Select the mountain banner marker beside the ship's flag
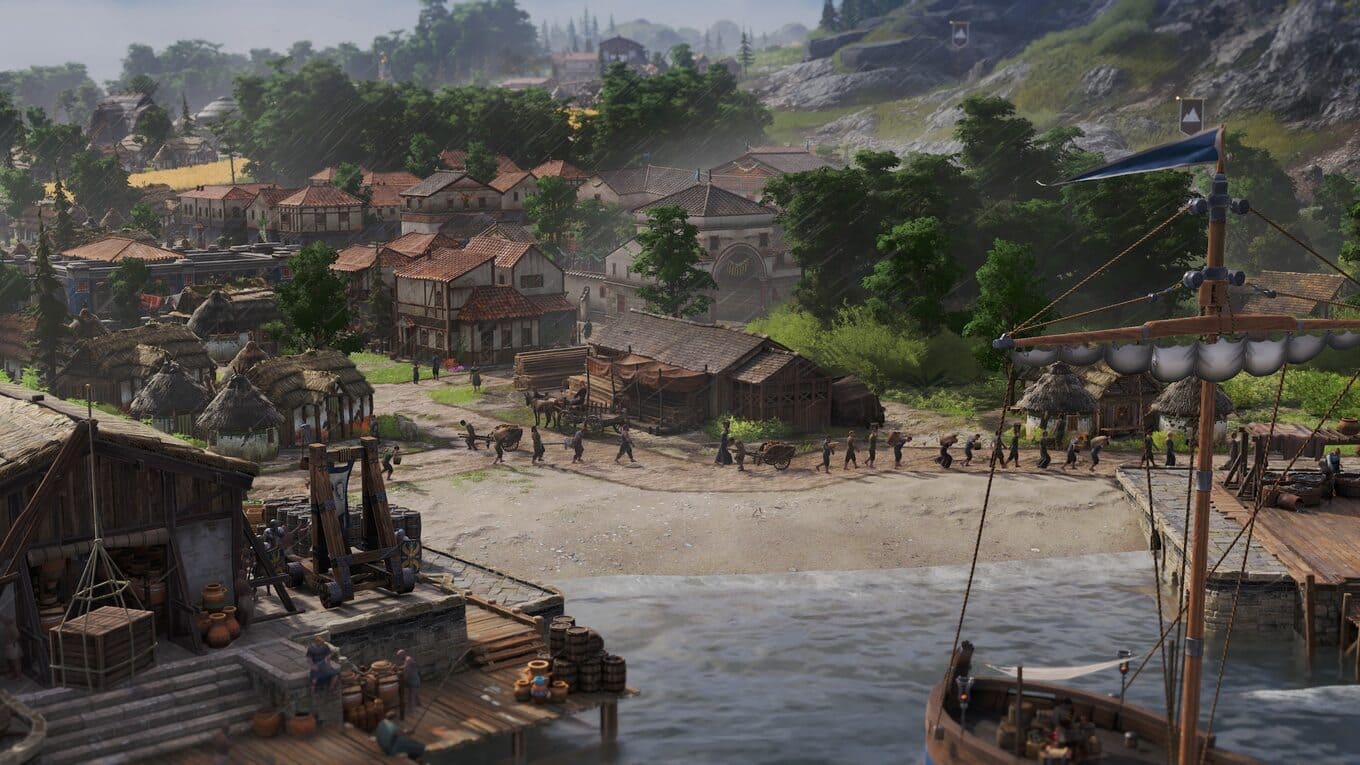Image resolution: width=1360 pixels, height=765 pixels. coord(1190,116)
